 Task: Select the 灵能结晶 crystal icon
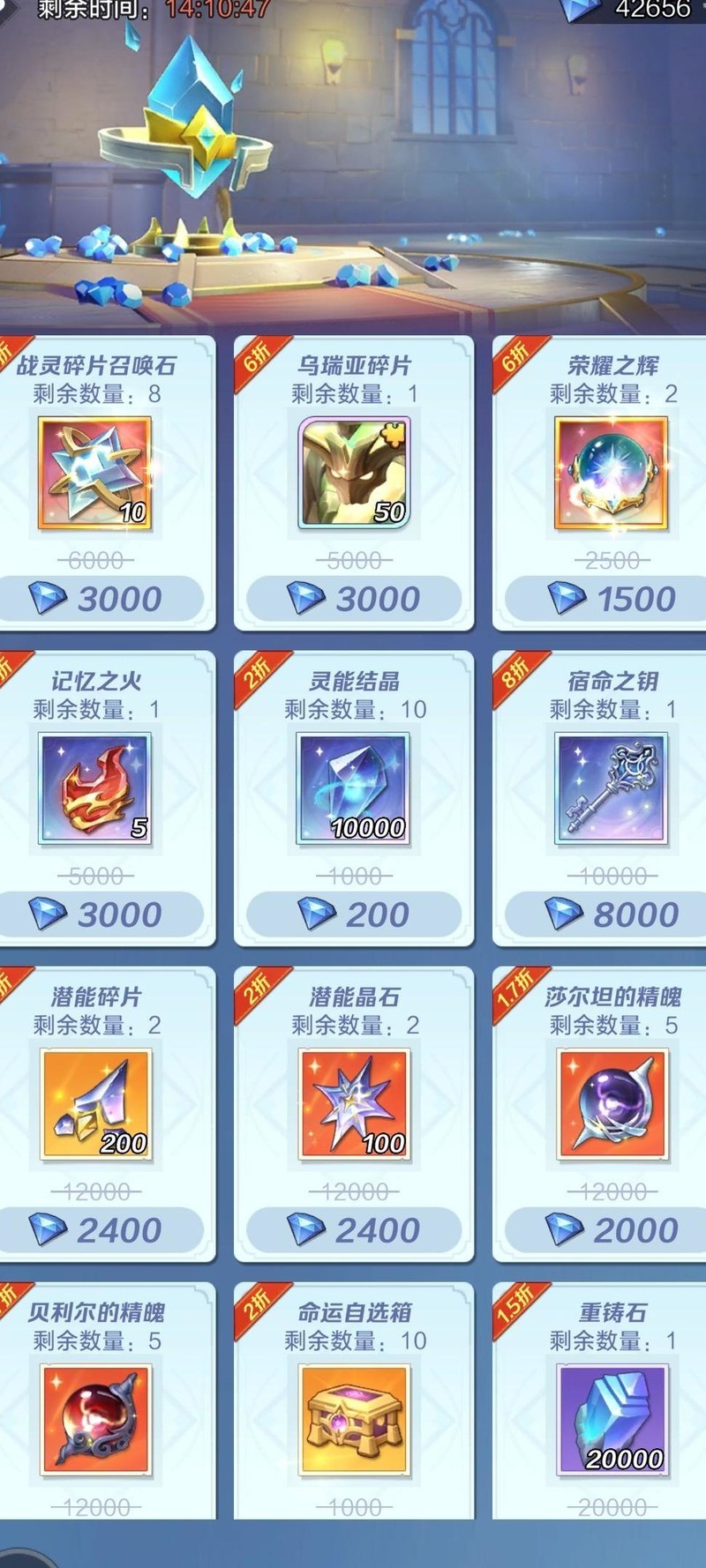pos(354,788)
